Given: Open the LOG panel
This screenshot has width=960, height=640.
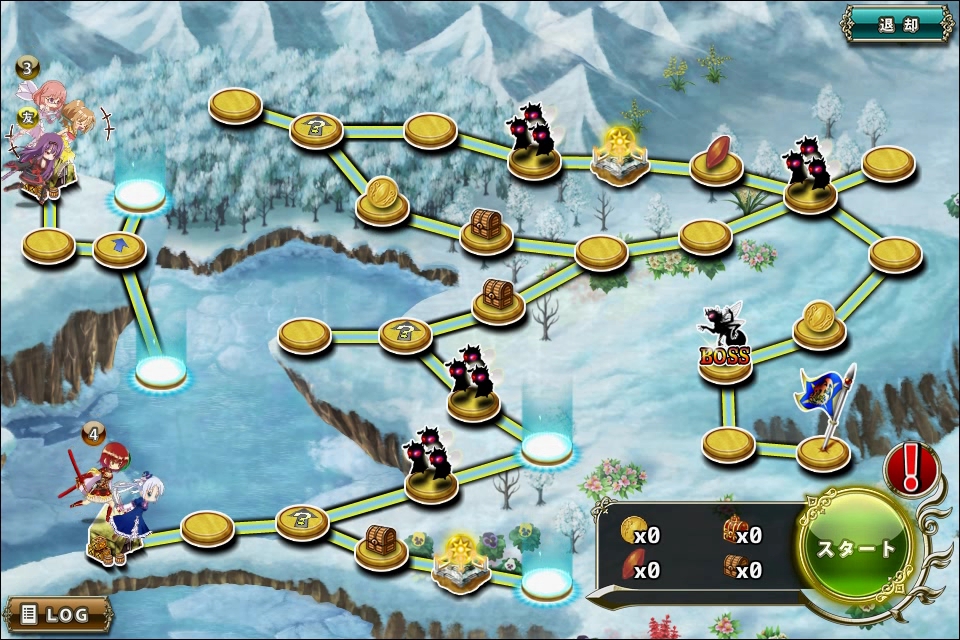Looking at the screenshot, I should (x=56, y=614).
